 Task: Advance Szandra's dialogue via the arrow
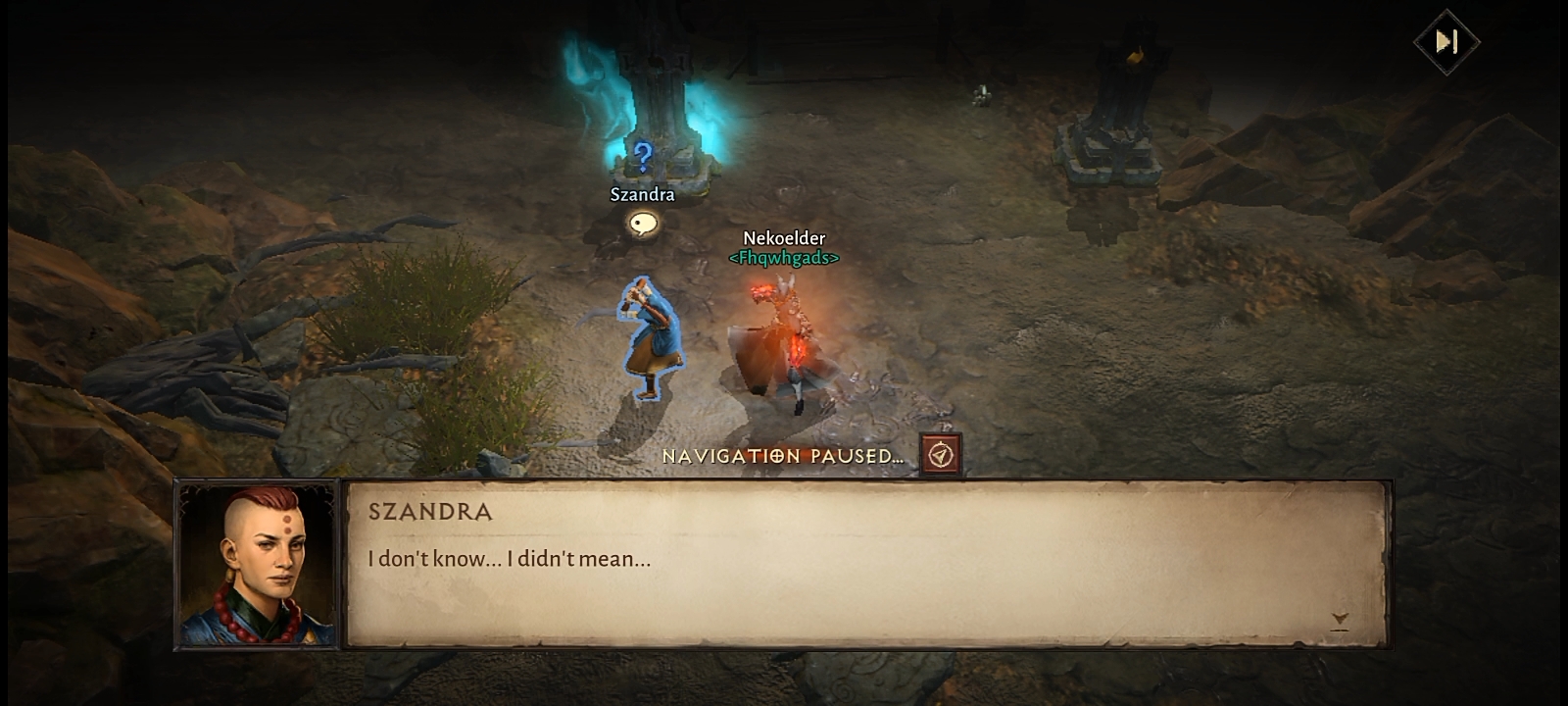click(x=1340, y=620)
